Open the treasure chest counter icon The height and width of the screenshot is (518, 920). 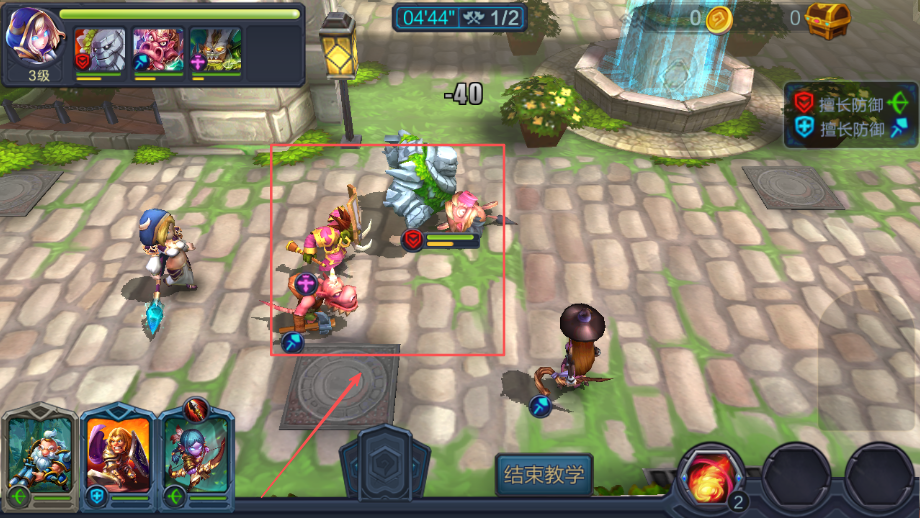829,18
